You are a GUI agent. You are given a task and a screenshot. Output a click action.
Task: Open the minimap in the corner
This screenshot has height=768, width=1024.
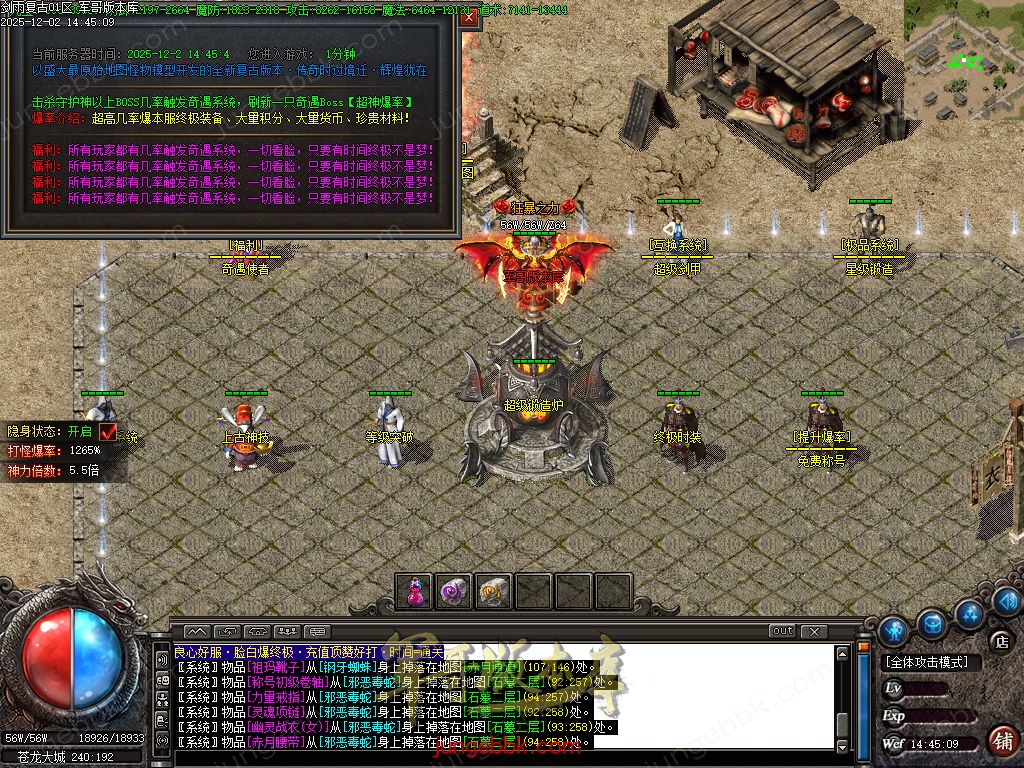click(963, 60)
